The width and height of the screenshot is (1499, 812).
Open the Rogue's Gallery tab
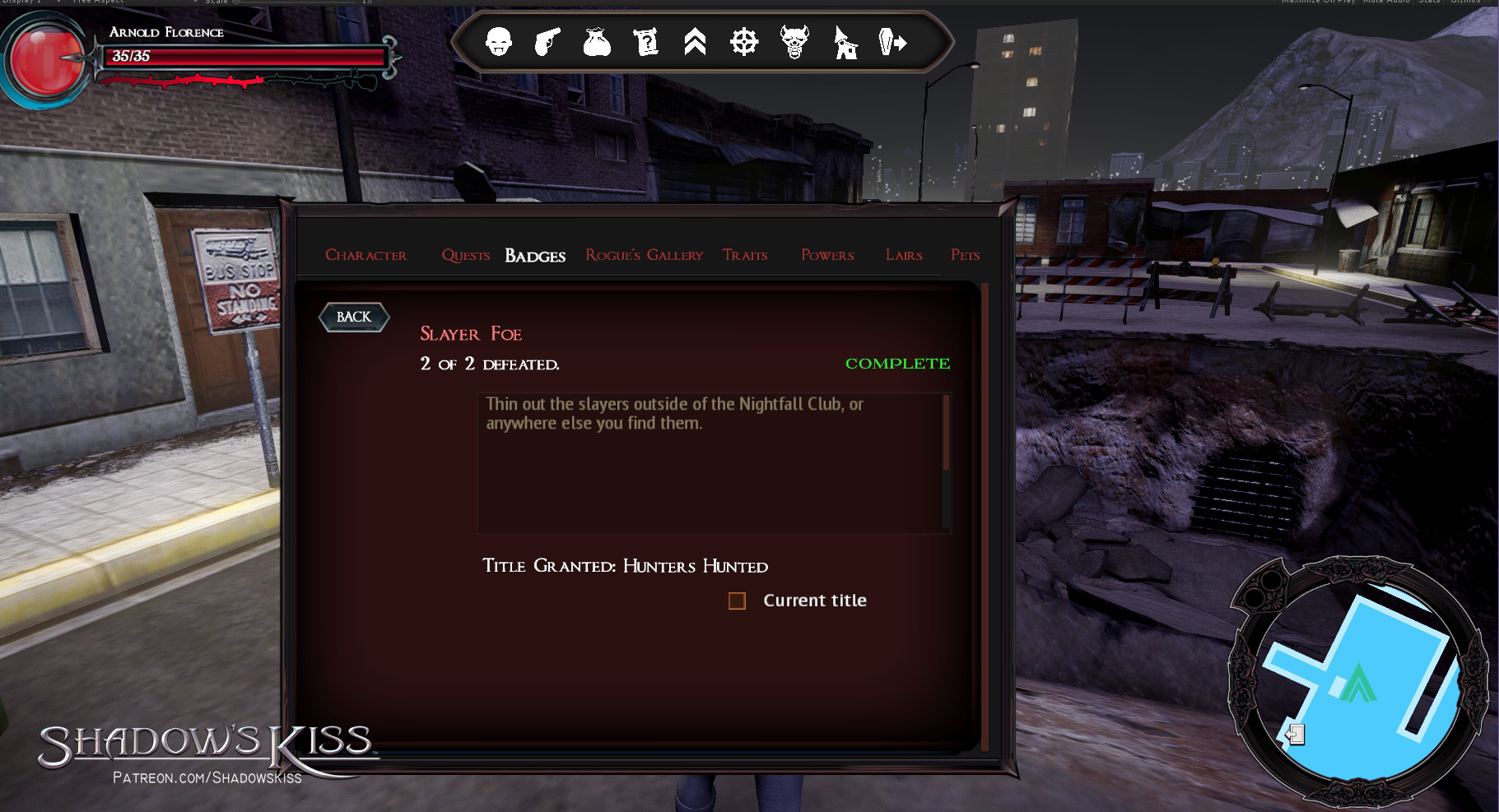(644, 255)
